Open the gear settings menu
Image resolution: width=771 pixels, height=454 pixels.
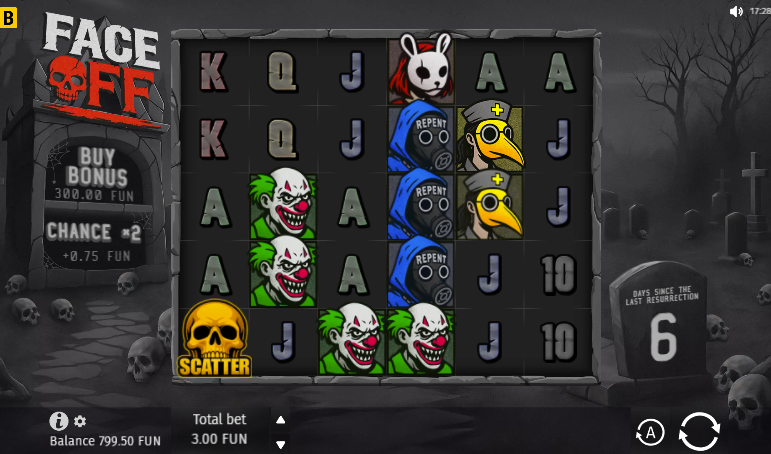(x=80, y=421)
